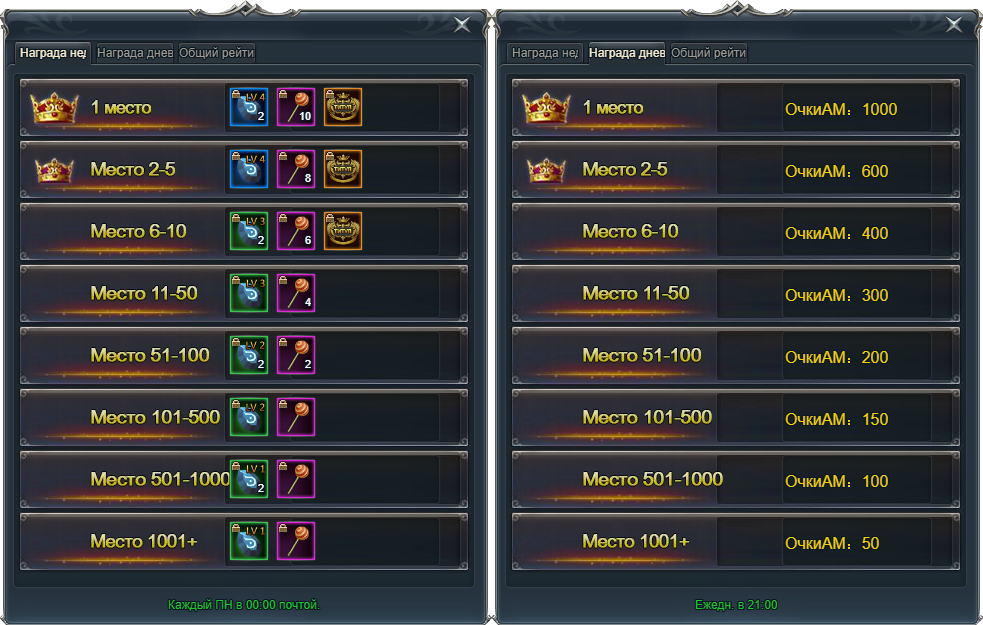Open Общий рейти tab in ОчкиАМ points window

709,53
